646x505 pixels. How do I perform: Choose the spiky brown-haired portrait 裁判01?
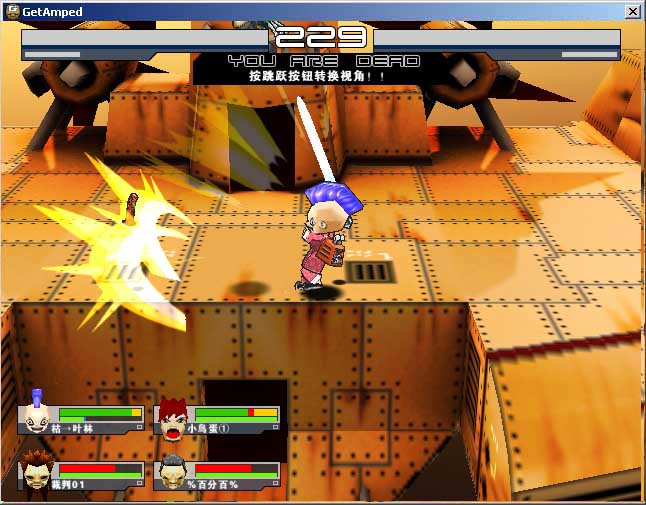37,471
